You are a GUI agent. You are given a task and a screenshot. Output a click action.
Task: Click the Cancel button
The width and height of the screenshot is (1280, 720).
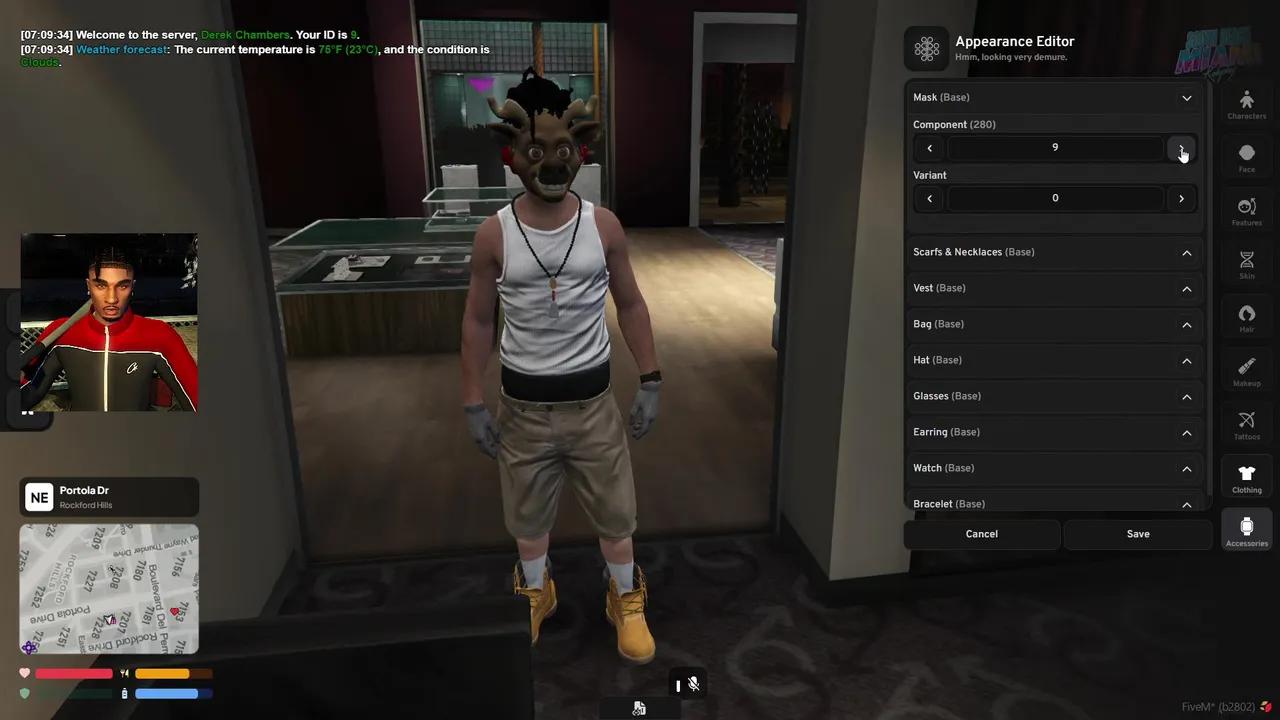[981, 533]
